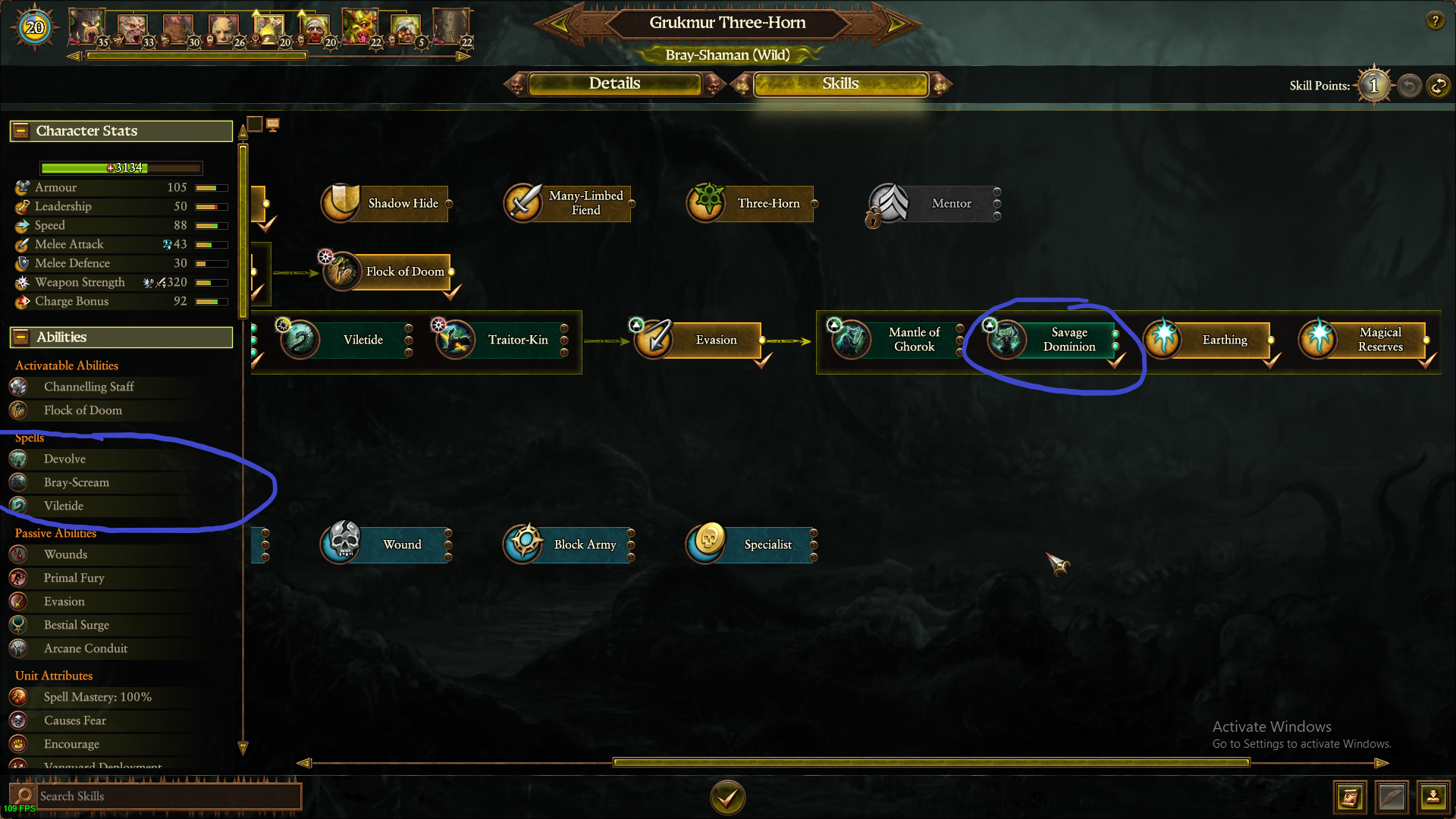Click the skill point reset undo button

point(1409,86)
